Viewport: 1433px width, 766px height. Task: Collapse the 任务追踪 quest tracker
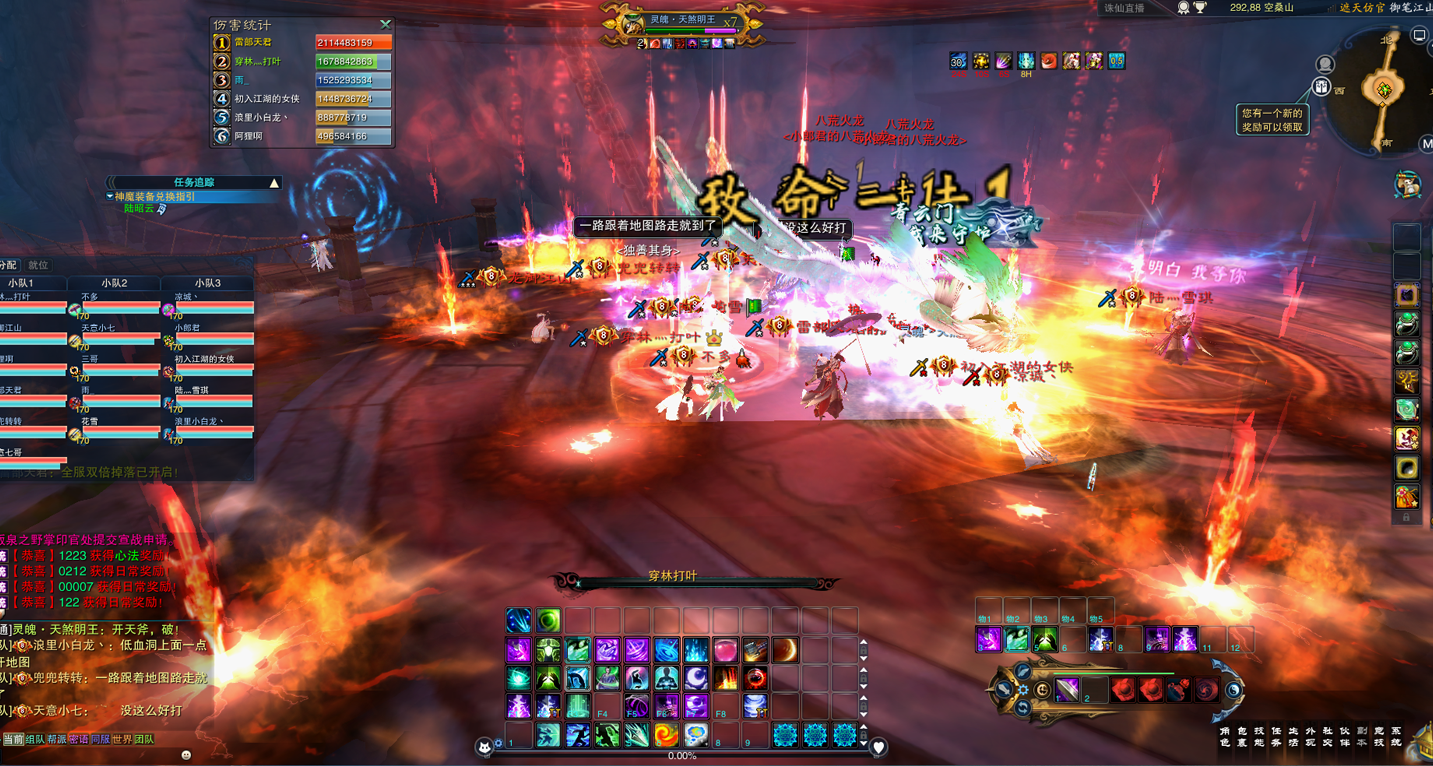coord(274,183)
